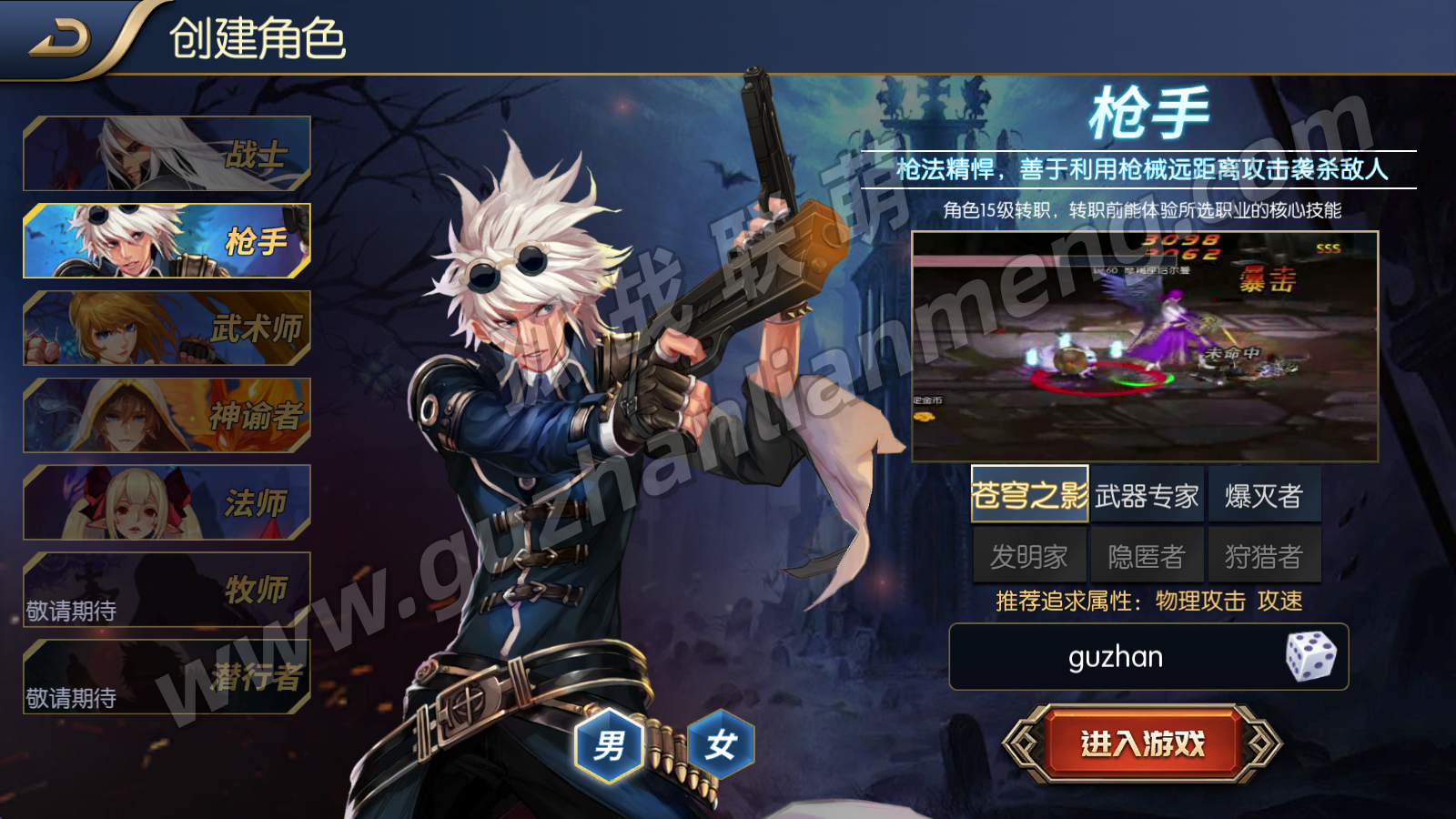This screenshot has height=819, width=1456.
Task: View the 发明家 subclass
Action: pyautogui.click(x=1029, y=556)
